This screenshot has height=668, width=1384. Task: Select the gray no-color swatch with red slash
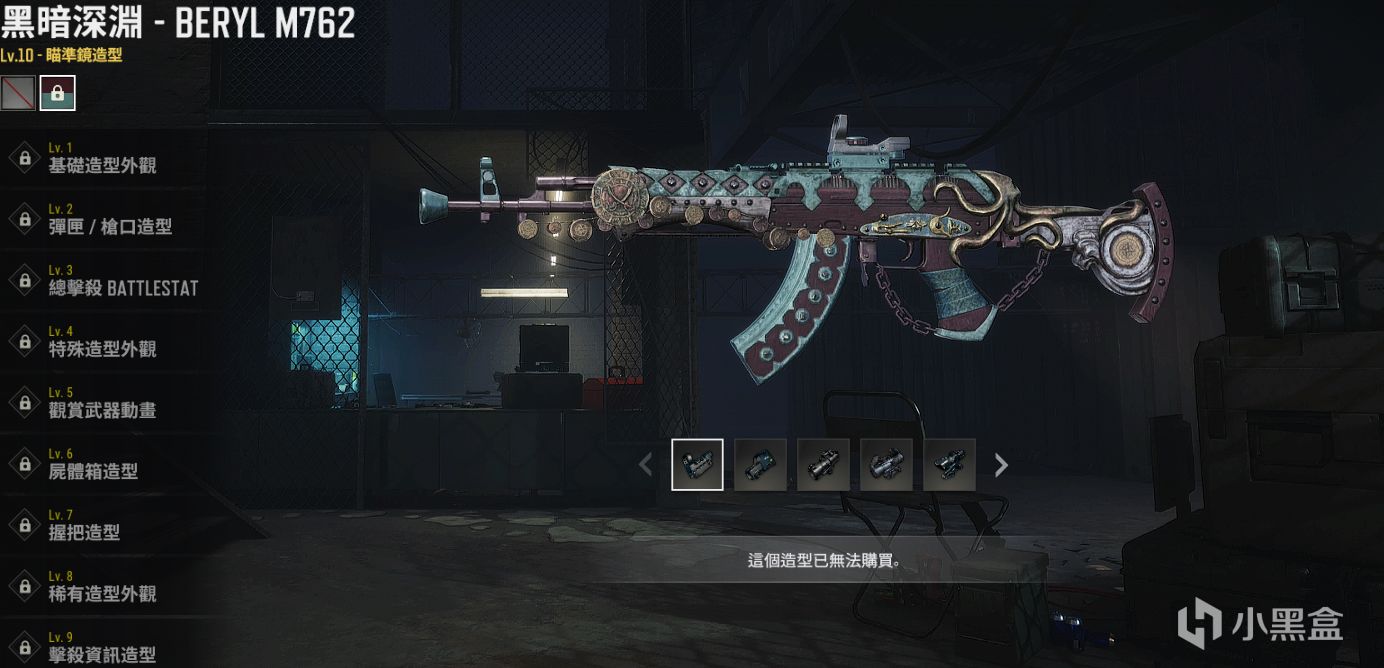(x=18, y=93)
